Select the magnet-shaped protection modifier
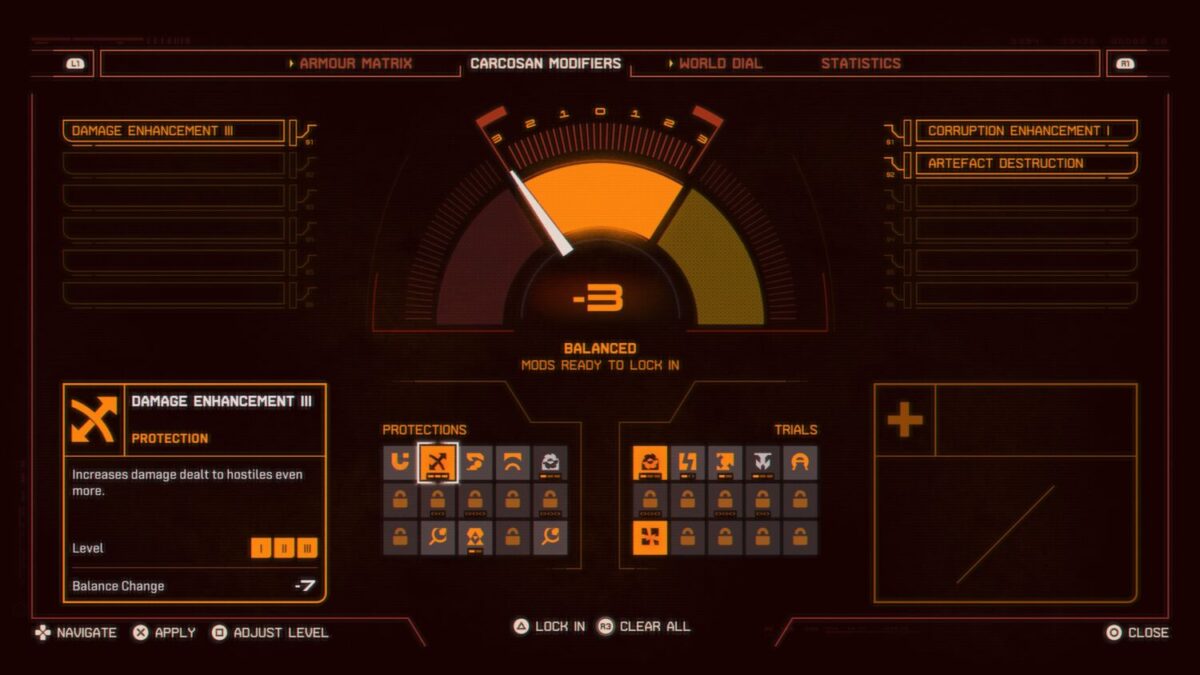This screenshot has height=675, width=1200. point(401,462)
